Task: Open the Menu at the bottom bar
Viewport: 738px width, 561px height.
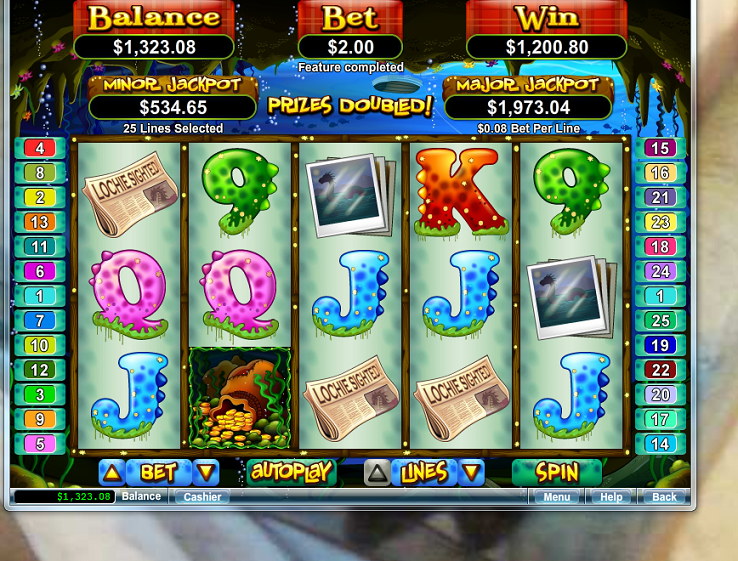Action: pyautogui.click(x=557, y=497)
